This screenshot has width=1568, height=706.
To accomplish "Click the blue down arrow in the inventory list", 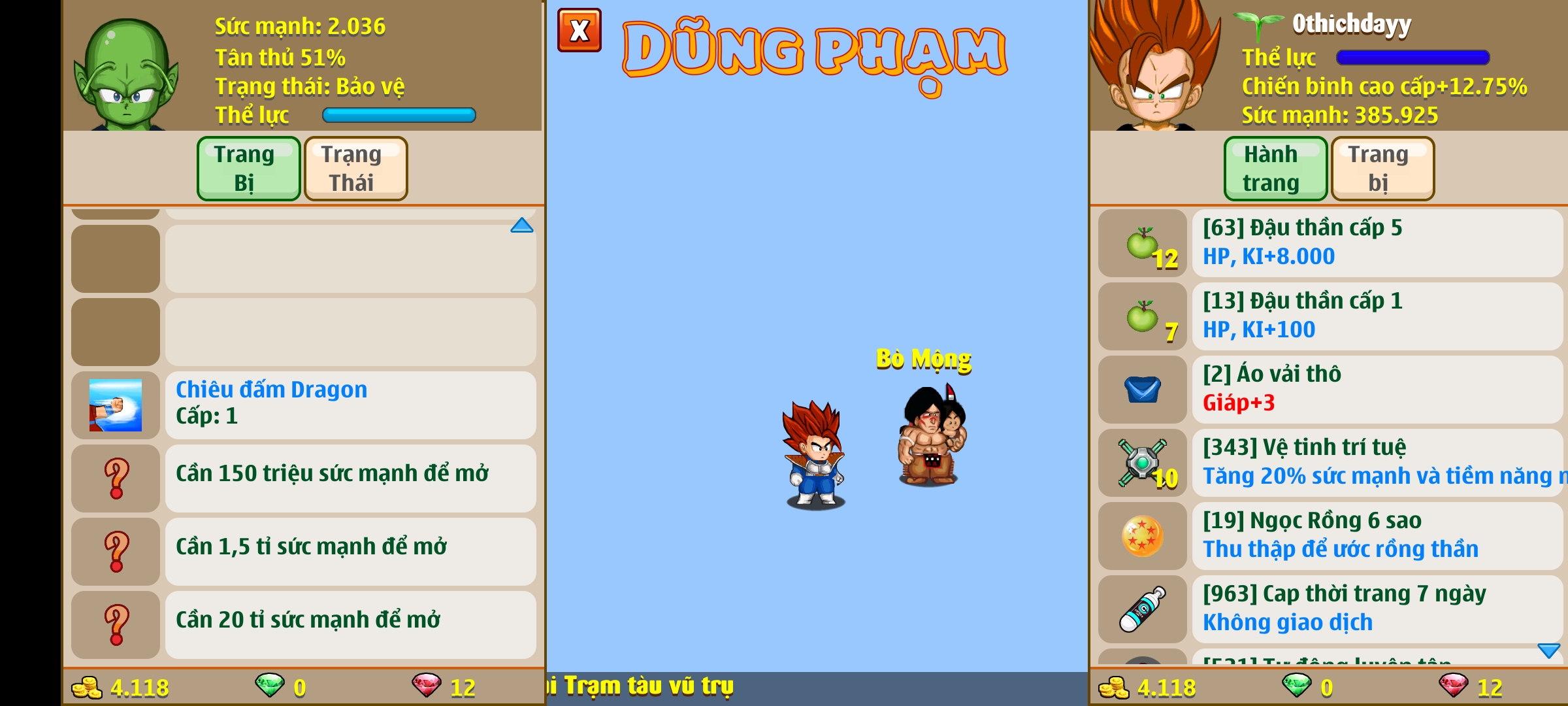I will [x=1548, y=650].
